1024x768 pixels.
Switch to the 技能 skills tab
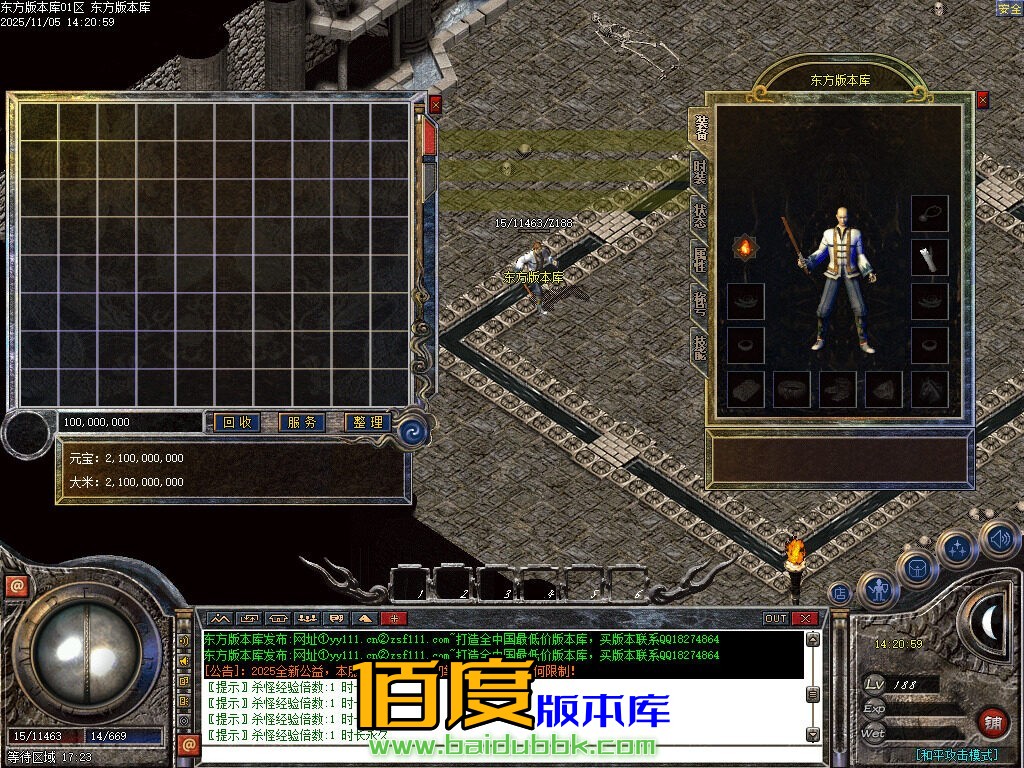click(x=700, y=345)
